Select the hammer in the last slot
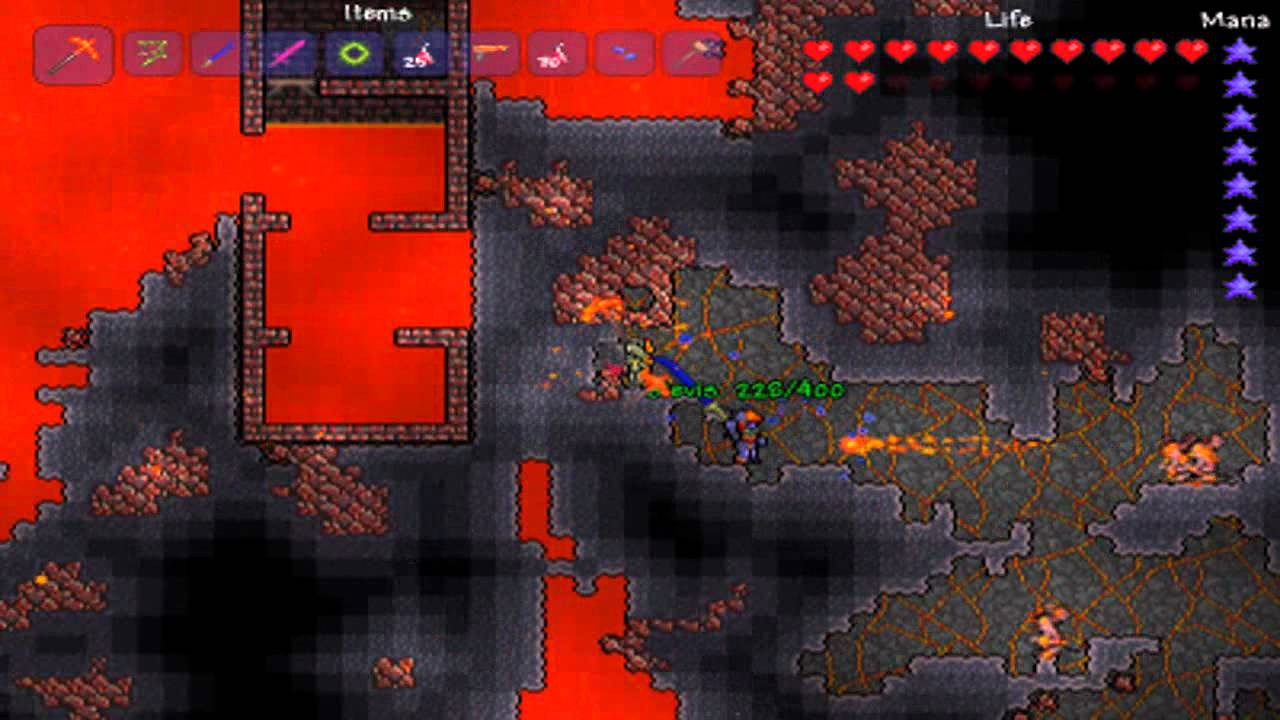The image size is (1280, 720). click(692, 54)
